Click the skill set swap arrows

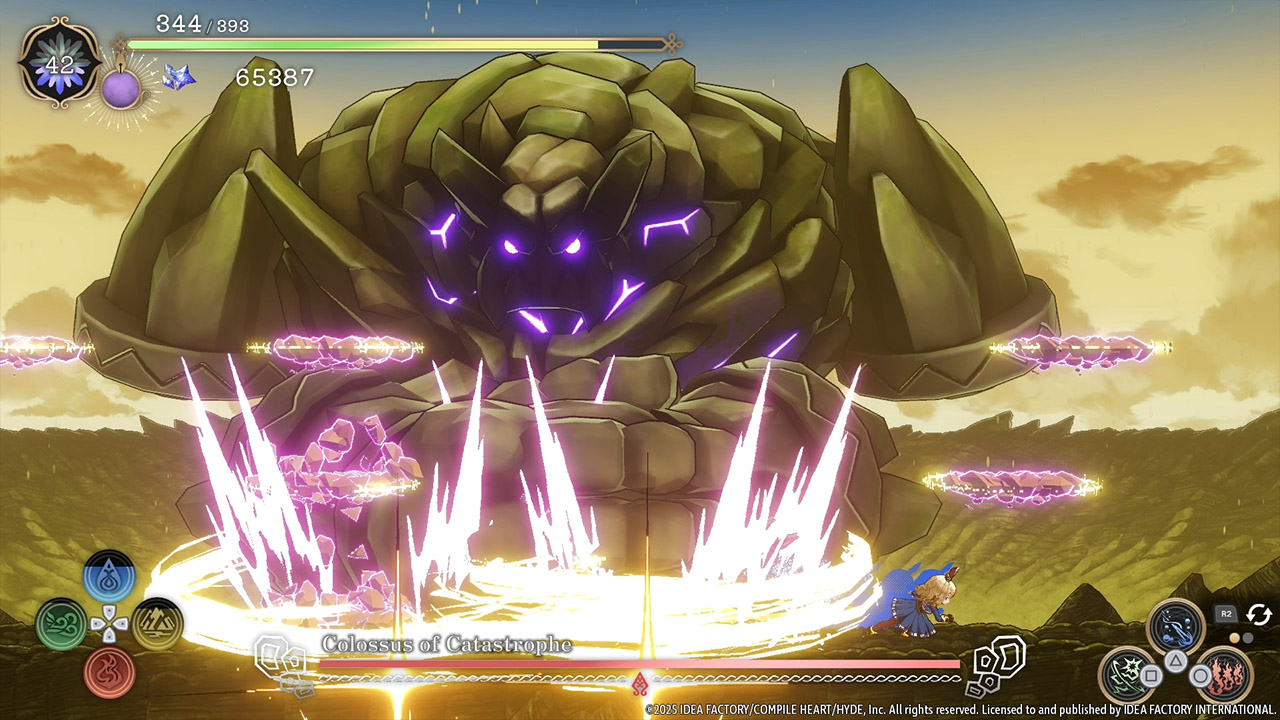coord(1258,614)
